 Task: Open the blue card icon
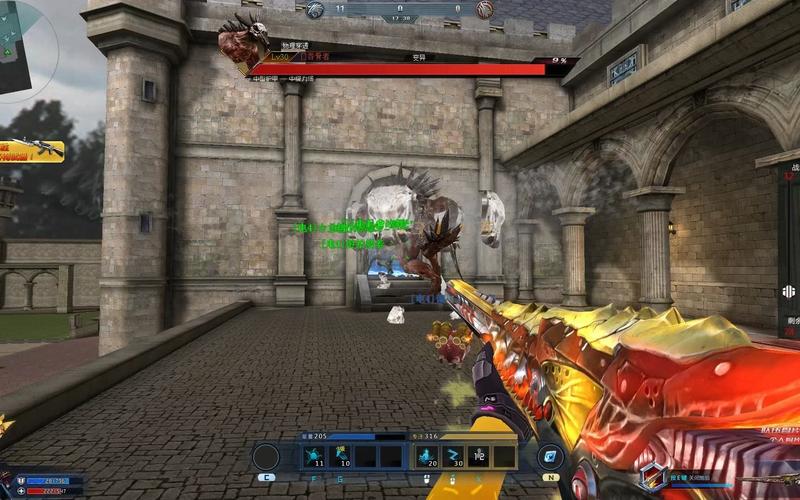click(x=550, y=457)
